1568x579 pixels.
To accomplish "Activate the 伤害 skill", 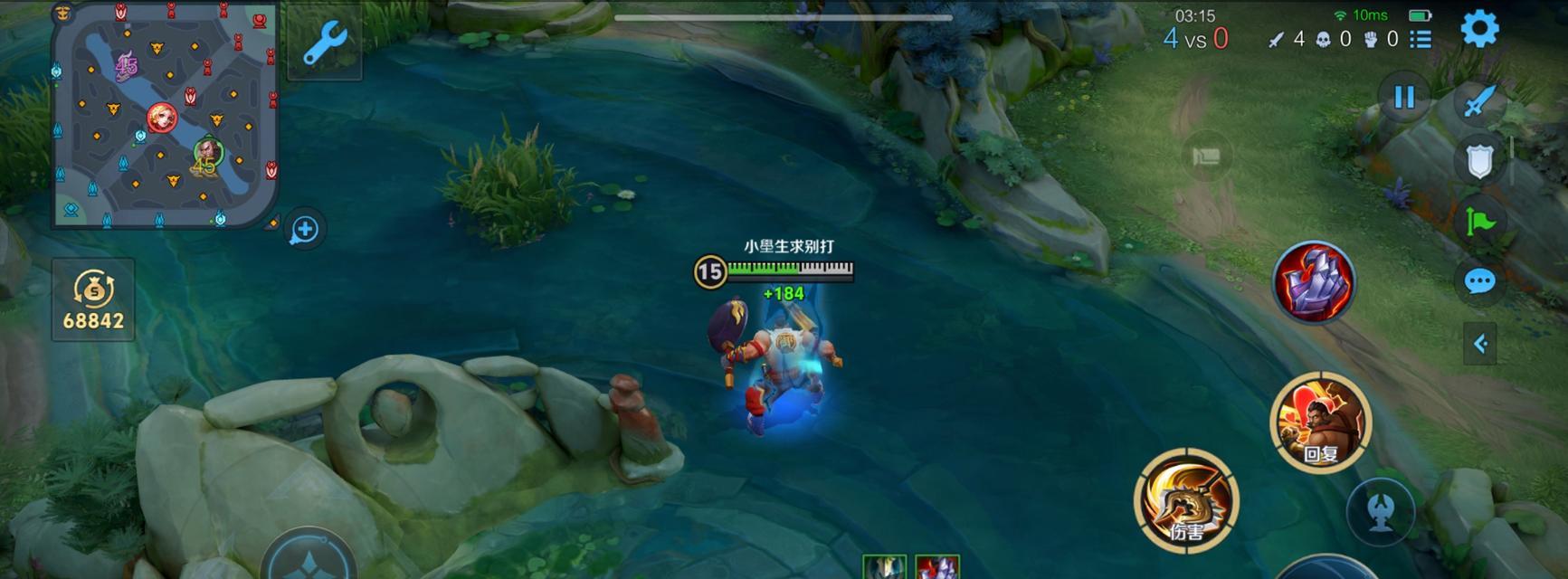I will [1186, 499].
